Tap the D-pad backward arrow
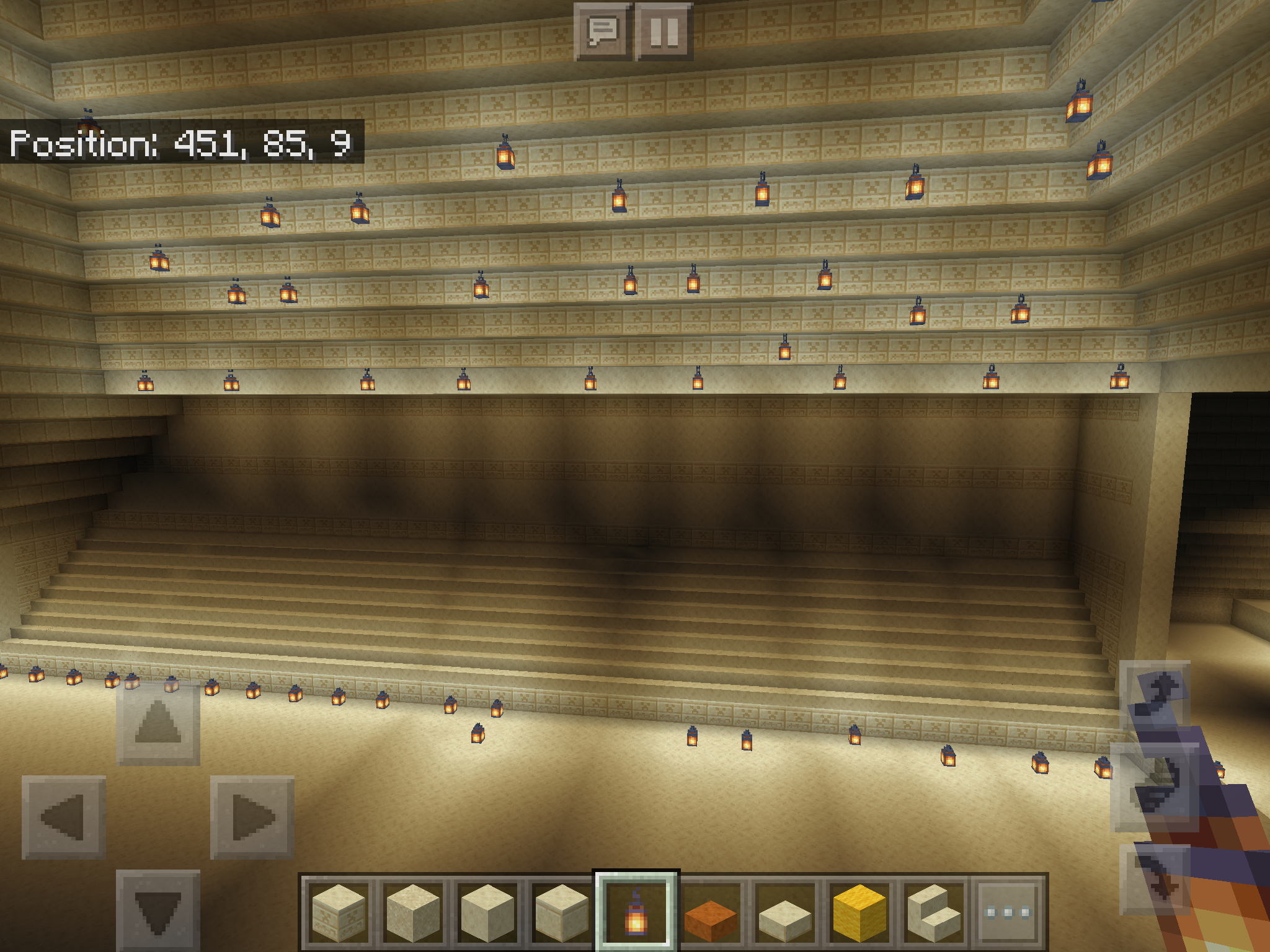 point(158,909)
